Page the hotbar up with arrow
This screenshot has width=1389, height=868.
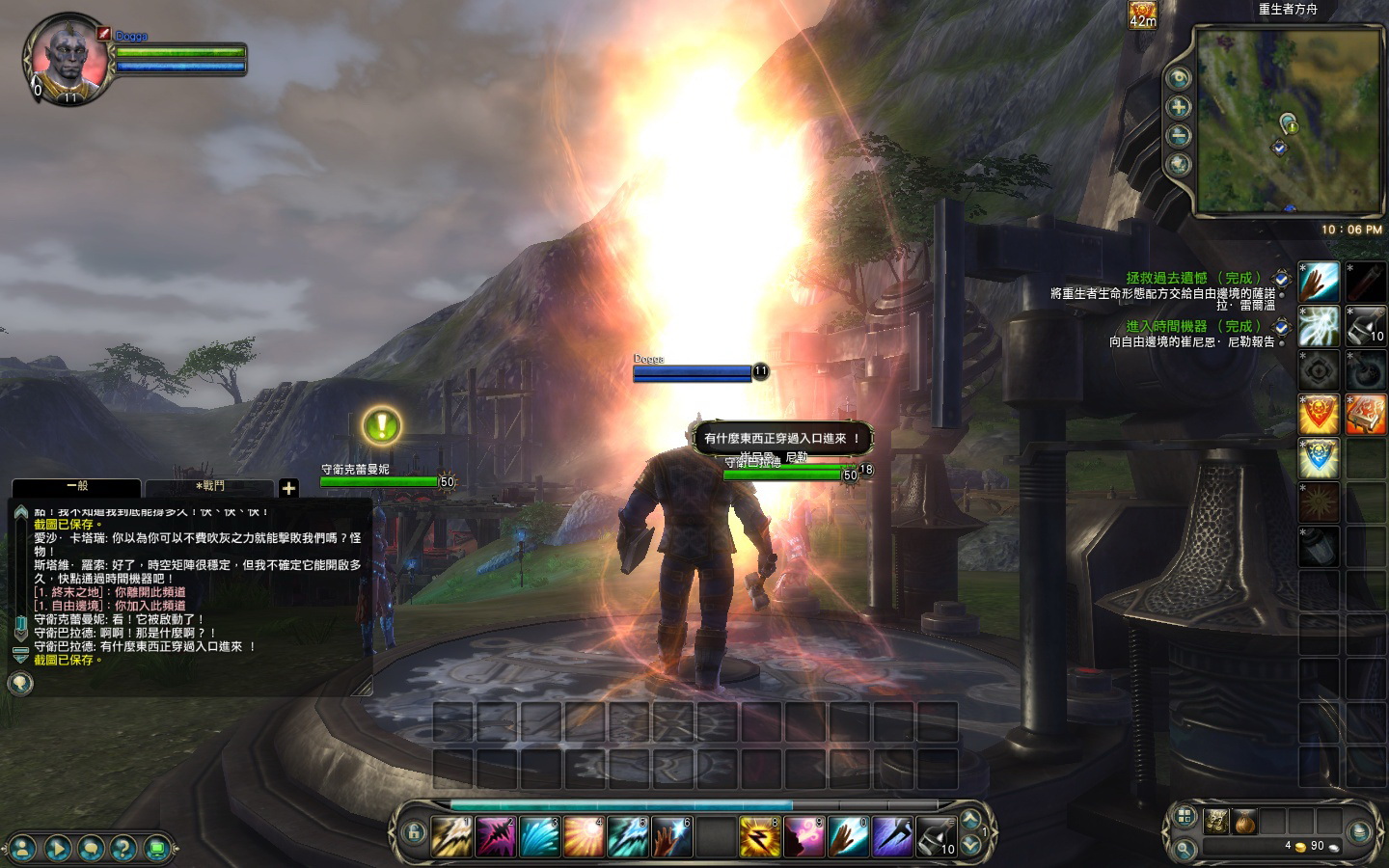(971, 821)
